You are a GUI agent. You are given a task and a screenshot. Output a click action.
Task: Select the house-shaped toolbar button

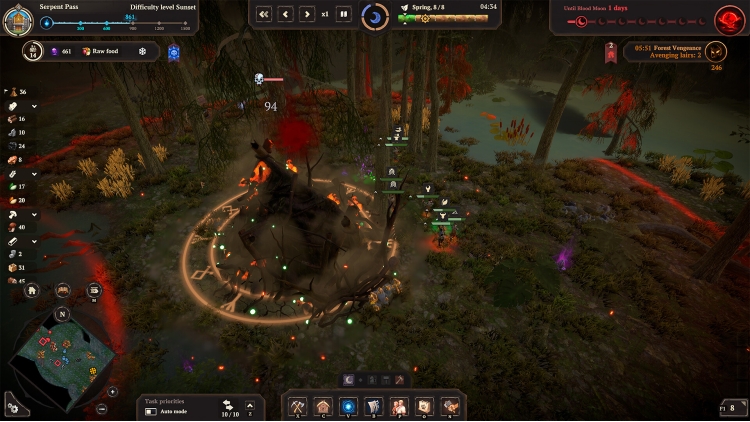pyautogui.click(x=323, y=406)
